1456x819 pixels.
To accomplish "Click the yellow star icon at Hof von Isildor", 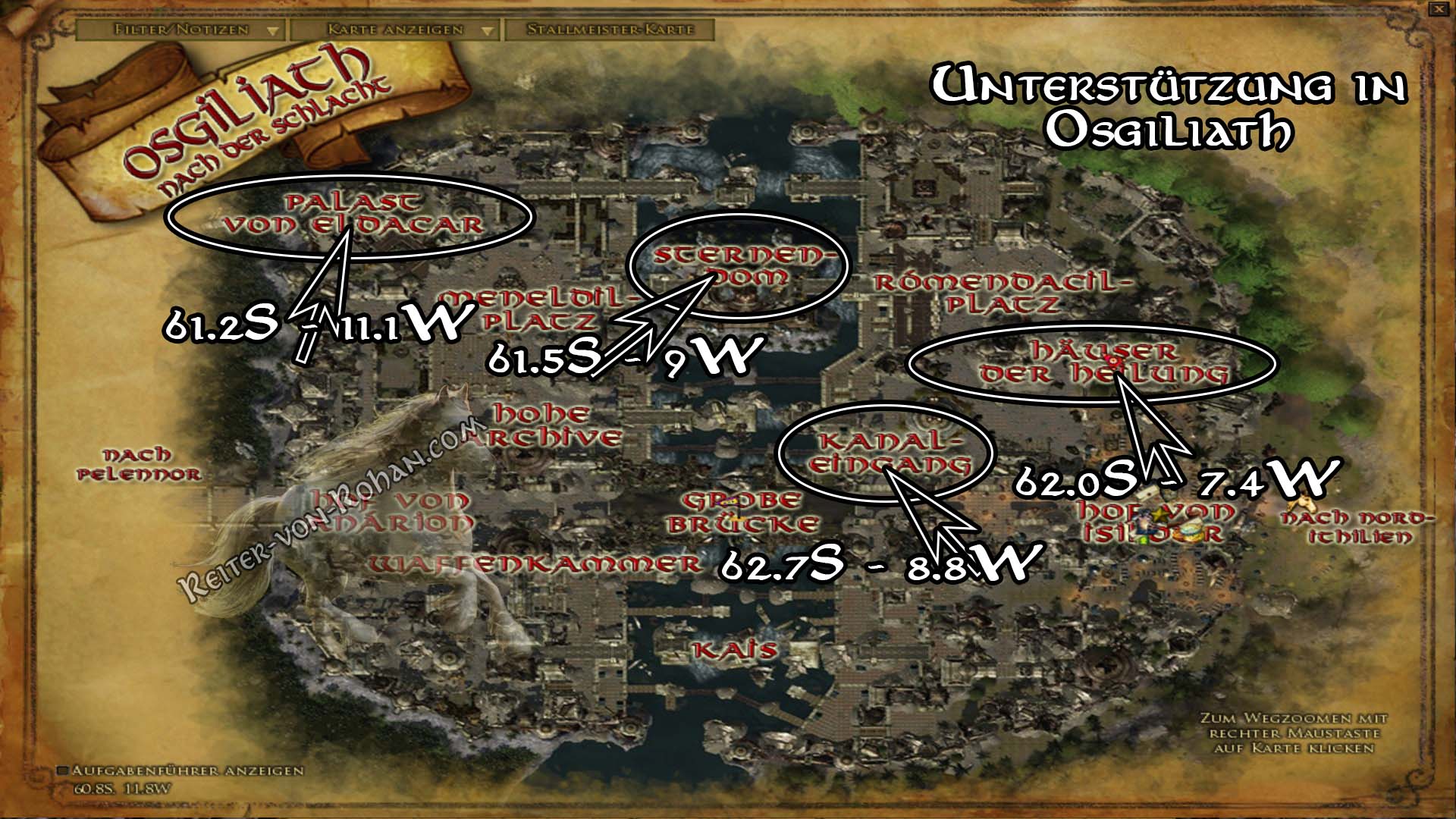I will pos(1159,515).
